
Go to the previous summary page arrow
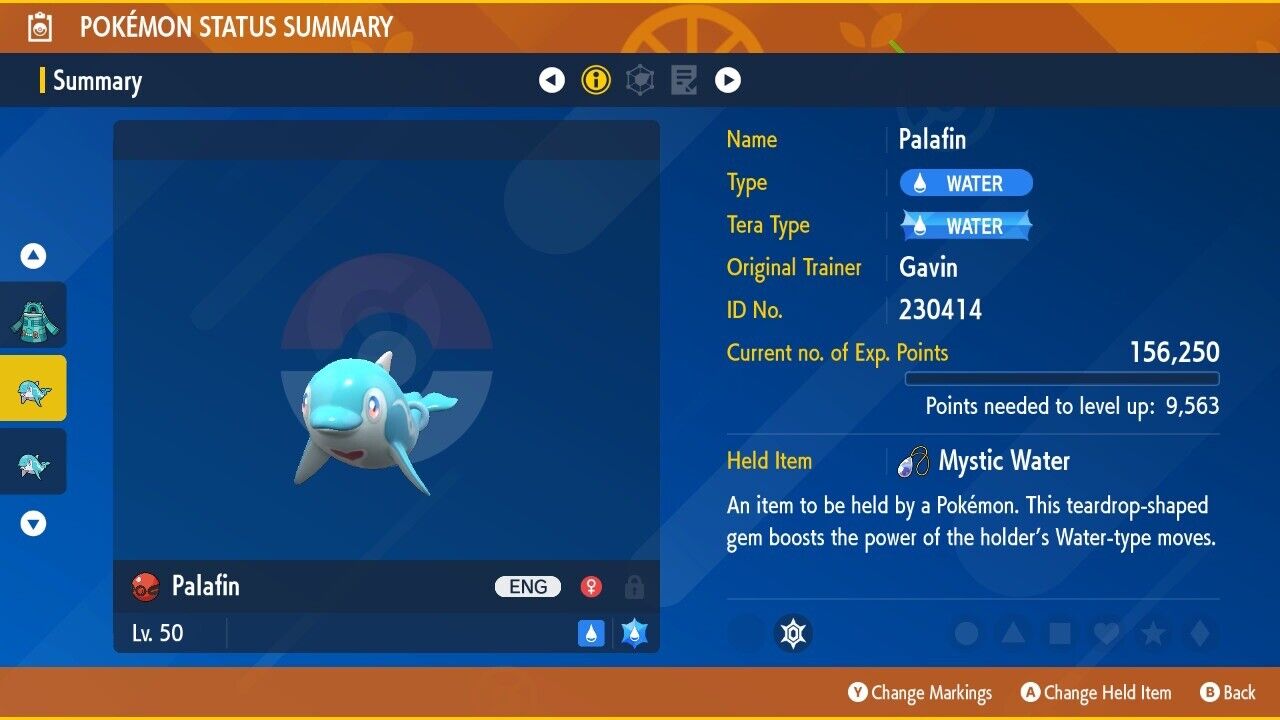coord(552,80)
